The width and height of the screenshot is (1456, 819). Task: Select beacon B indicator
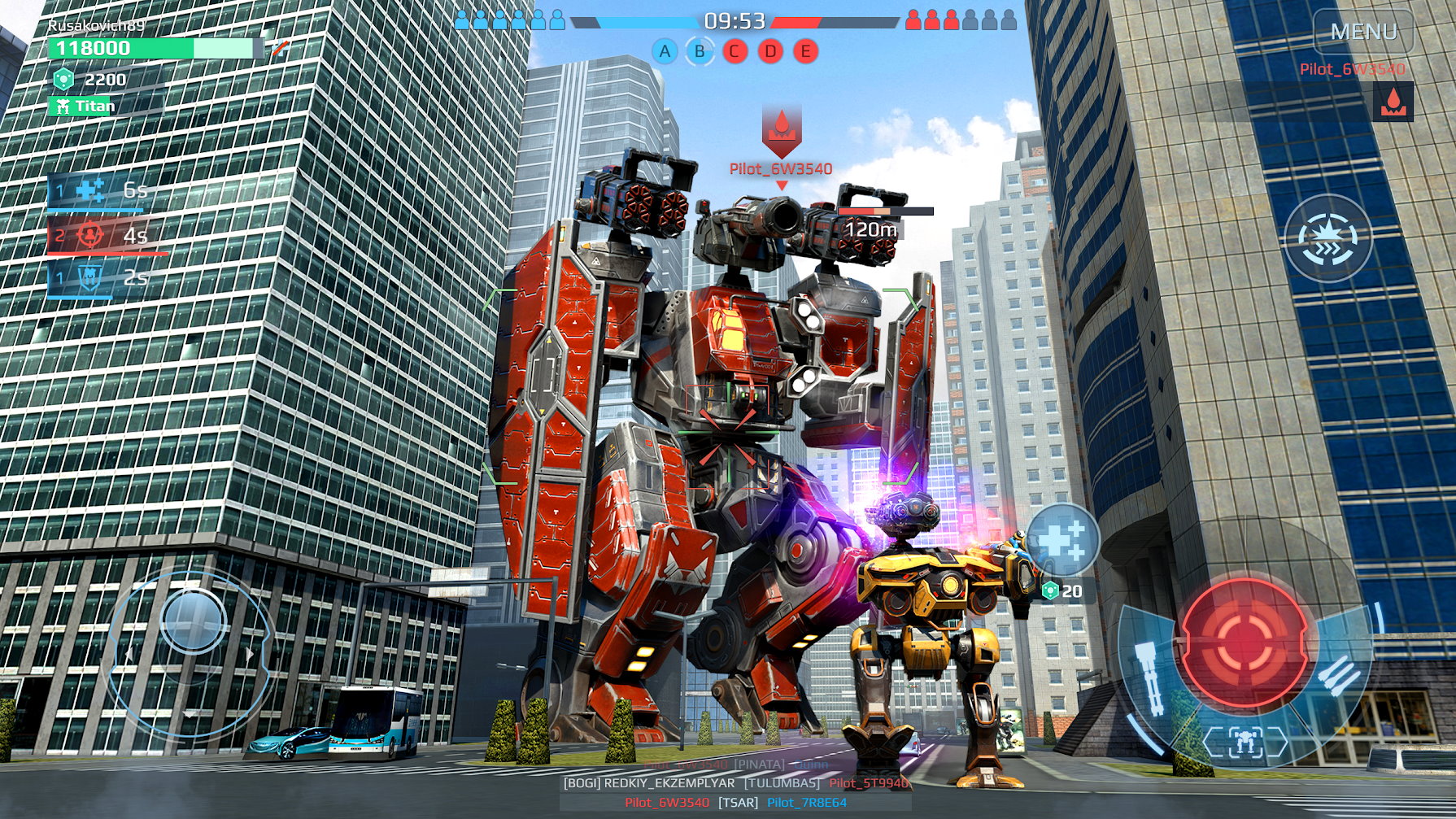(700, 52)
